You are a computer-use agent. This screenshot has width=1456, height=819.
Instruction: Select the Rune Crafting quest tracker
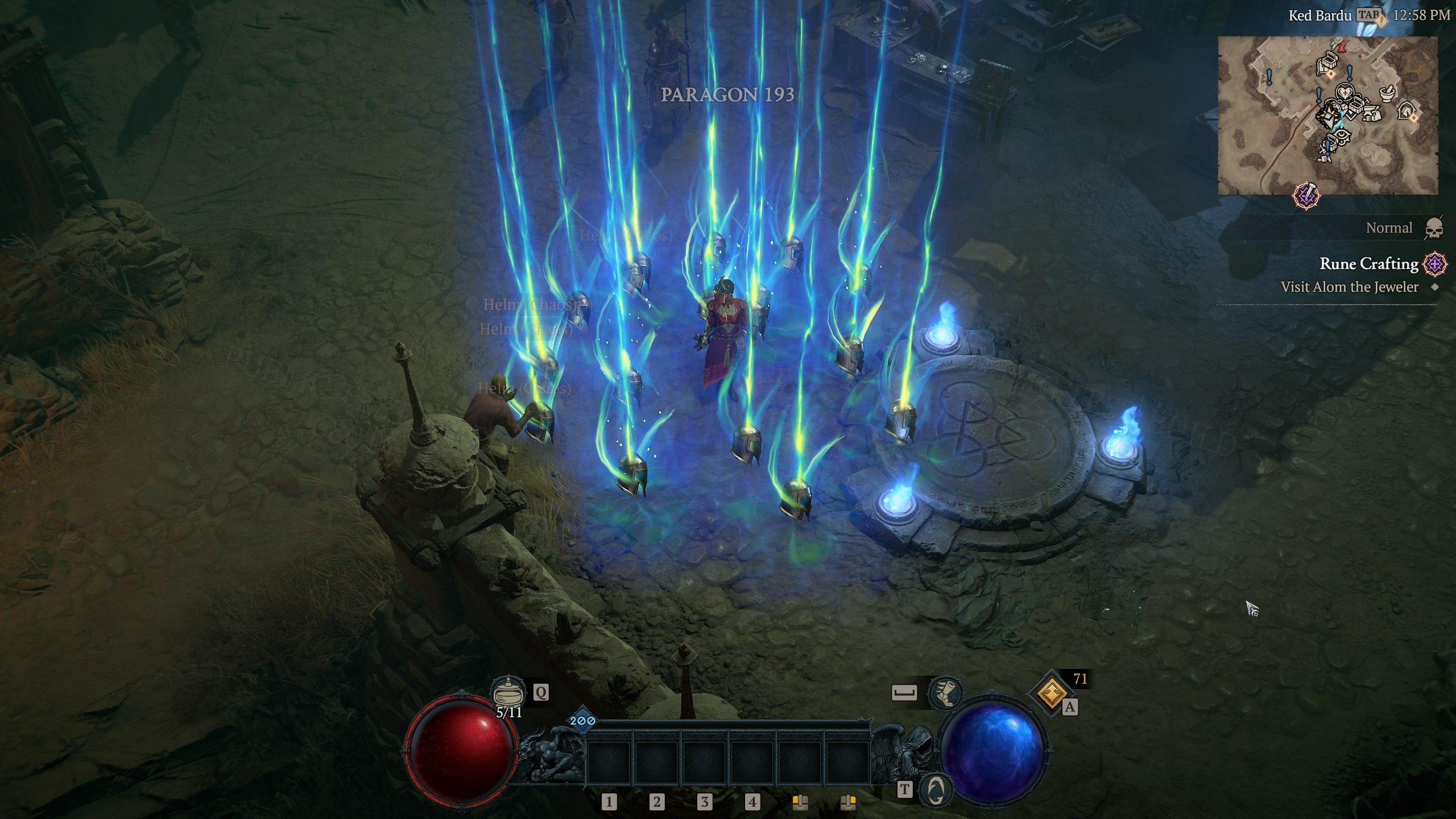pyautogui.click(x=1368, y=264)
